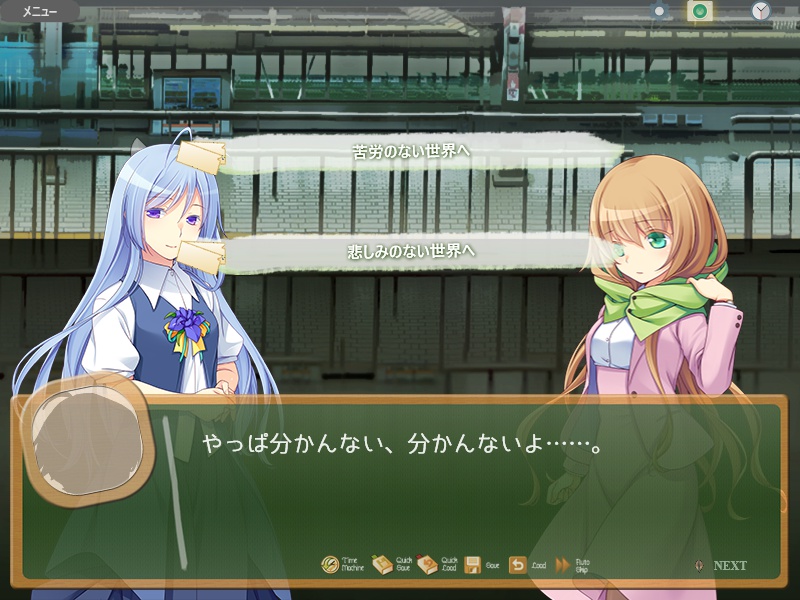Load a saved game
Image resolution: width=800 pixels, height=600 pixels.
518,565
